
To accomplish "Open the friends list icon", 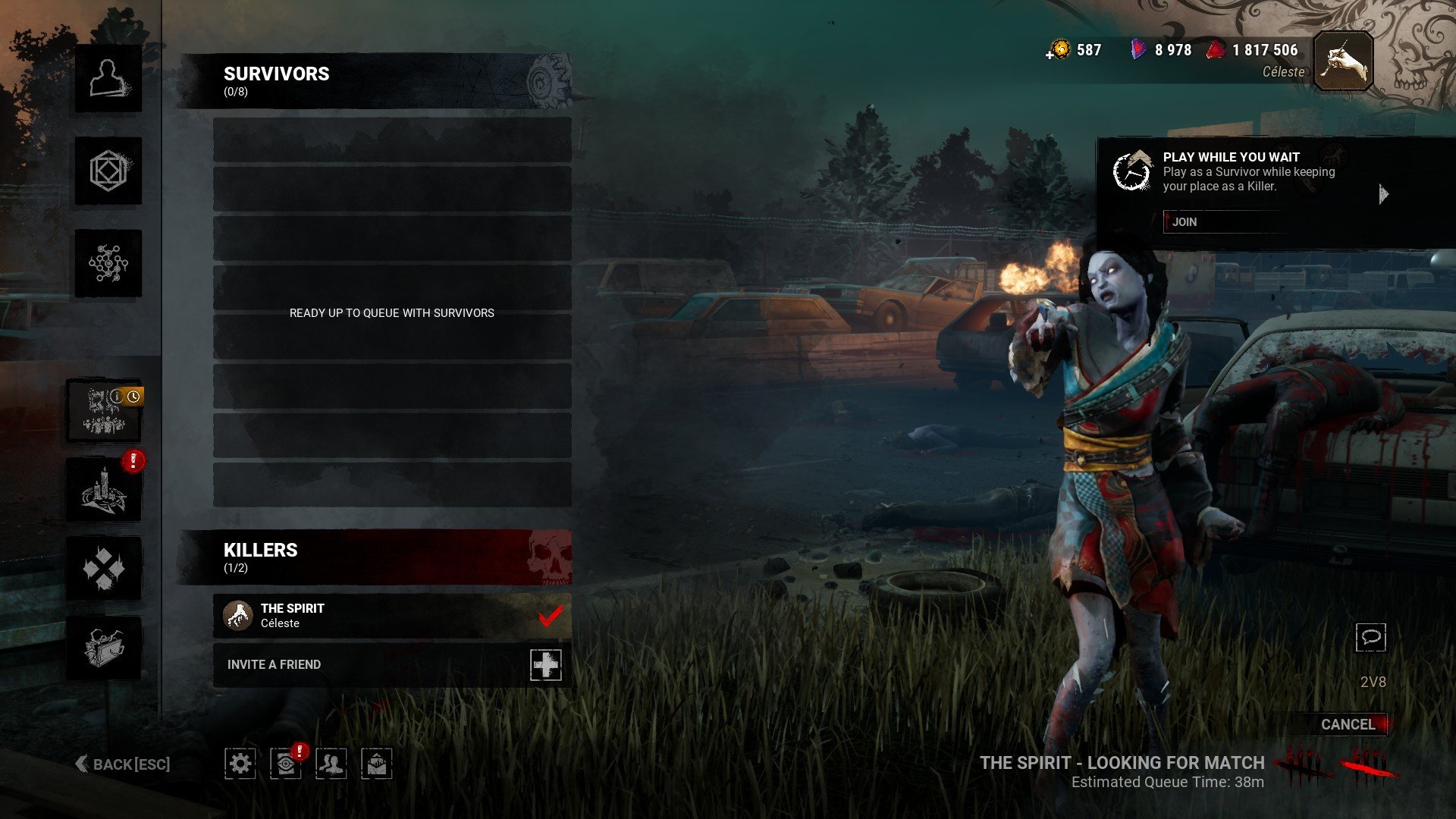I will (331, 763).
